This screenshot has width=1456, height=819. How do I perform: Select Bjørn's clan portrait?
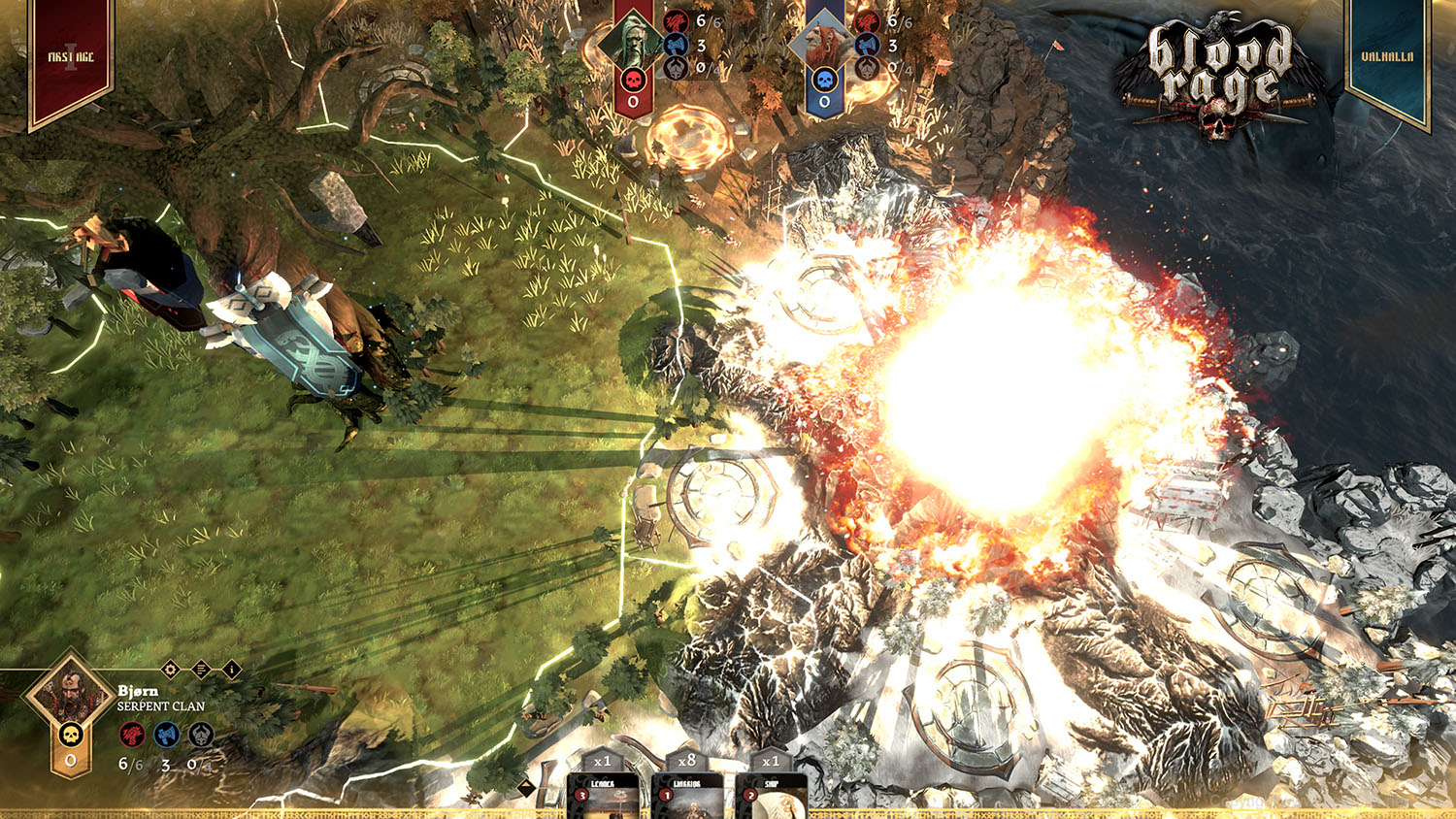[73, 695]
